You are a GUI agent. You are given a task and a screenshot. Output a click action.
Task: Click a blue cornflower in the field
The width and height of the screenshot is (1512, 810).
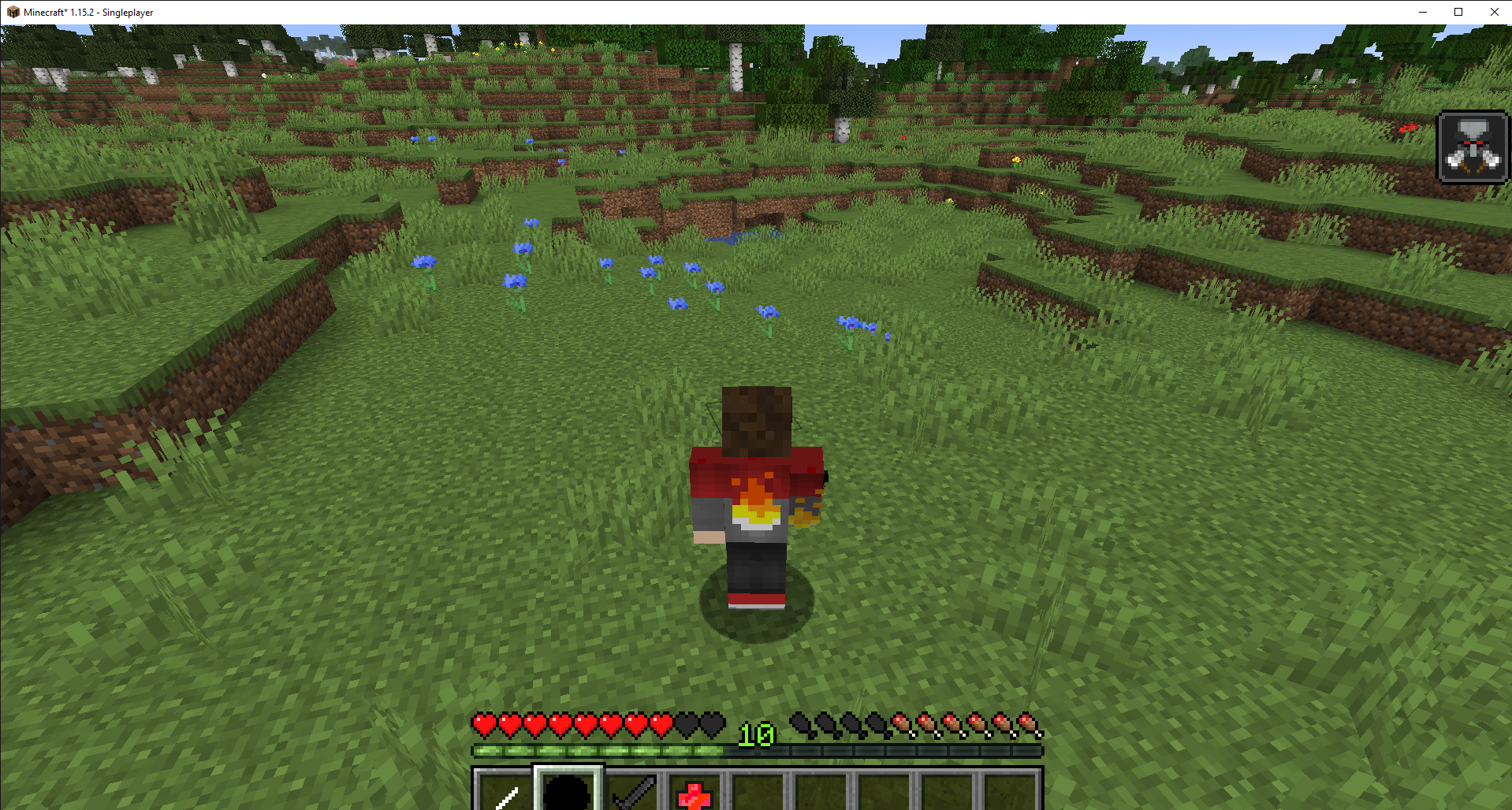point(517,280)
